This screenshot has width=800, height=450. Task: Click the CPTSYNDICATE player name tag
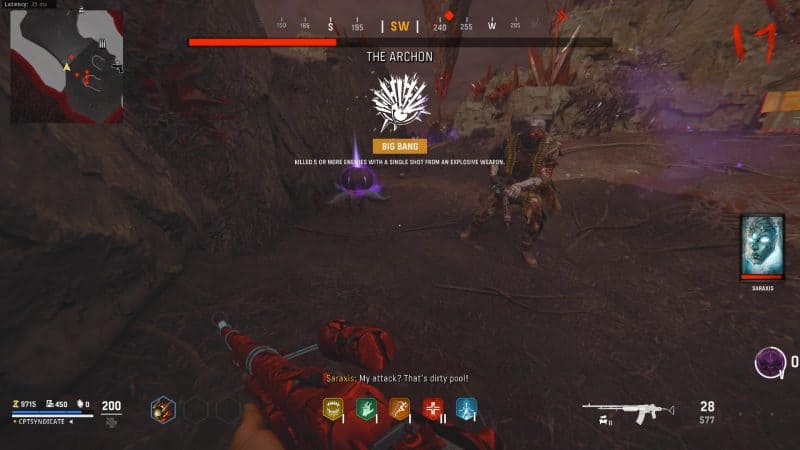coord(45,422)
